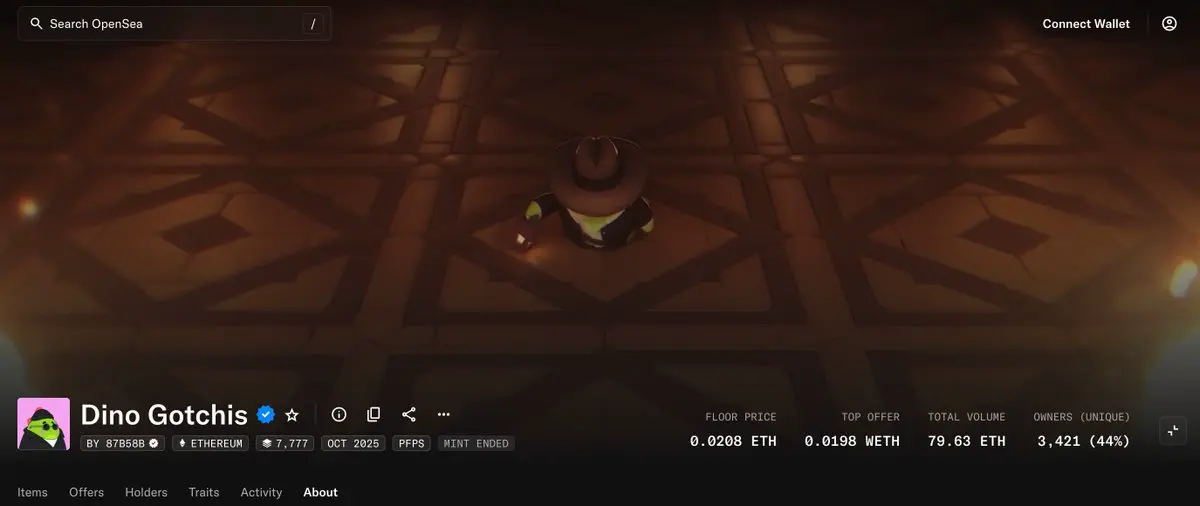Viewport: 1200px width, 506px height.
Task: Go to the Activity tab
Action: (x=261, y=492)
